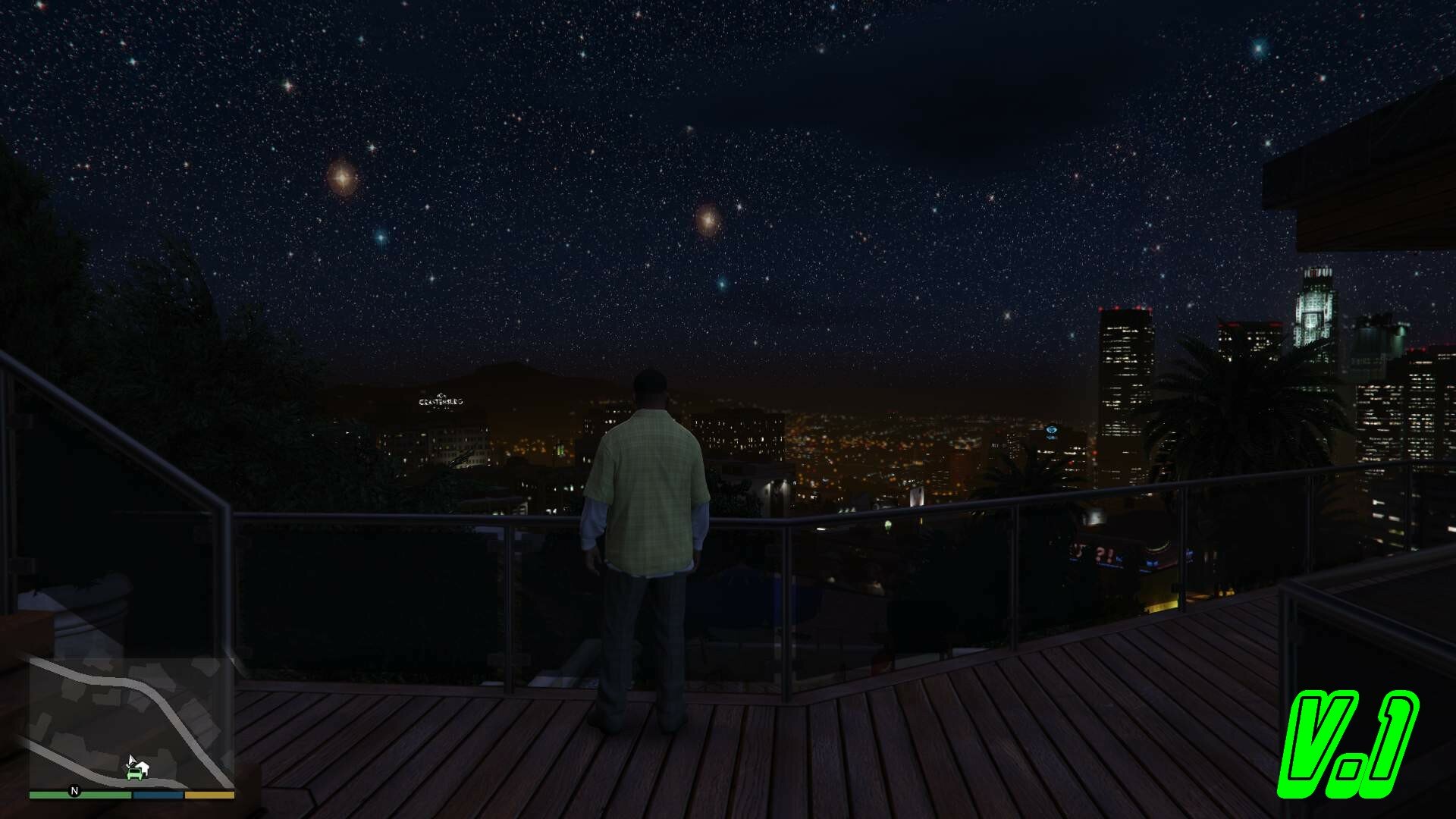1456x819 pixels.
Task: Select the green car marker on minimap
Action: 135,773
